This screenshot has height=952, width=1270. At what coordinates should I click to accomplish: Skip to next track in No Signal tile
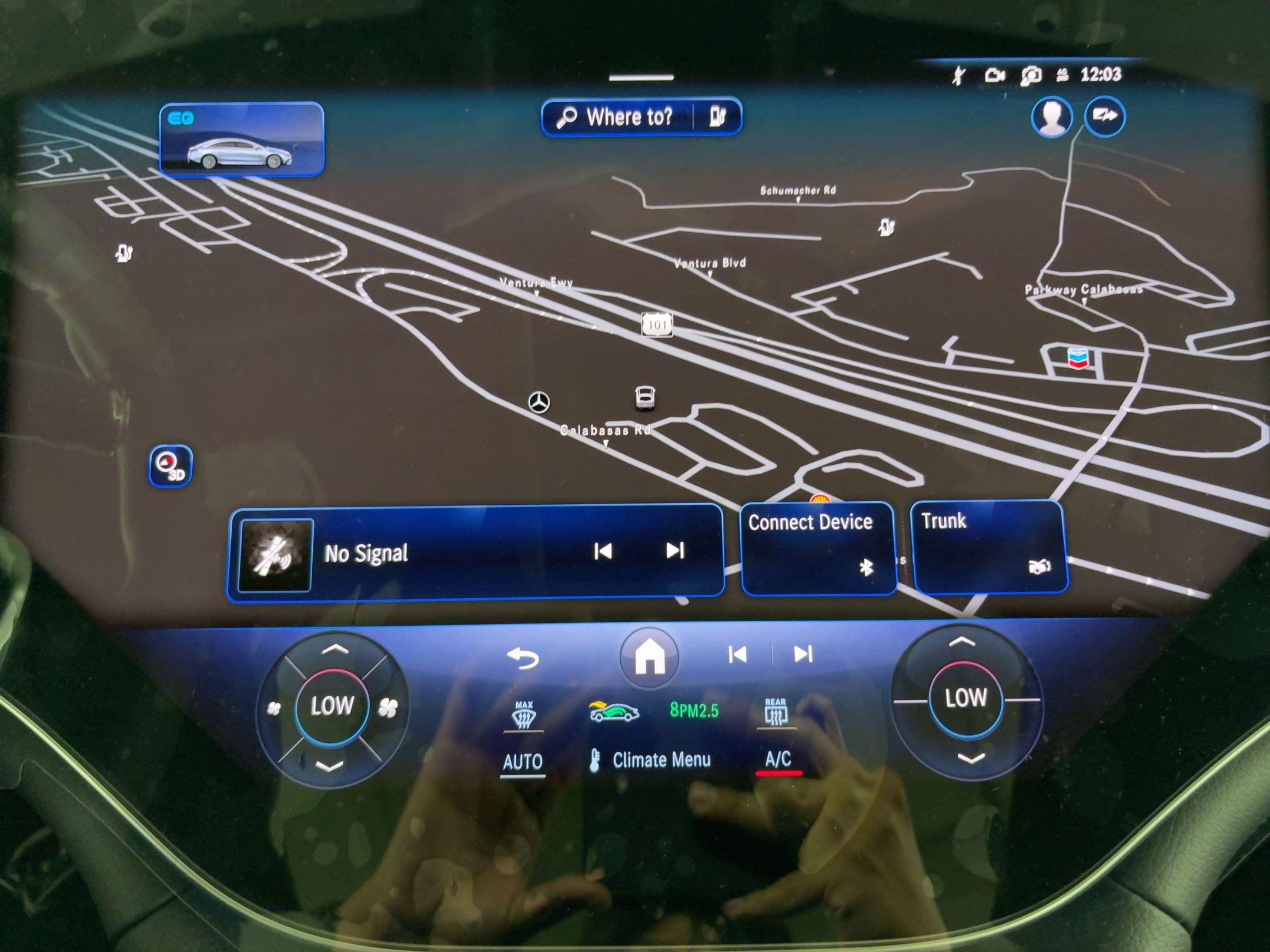(x=674, y=551)
